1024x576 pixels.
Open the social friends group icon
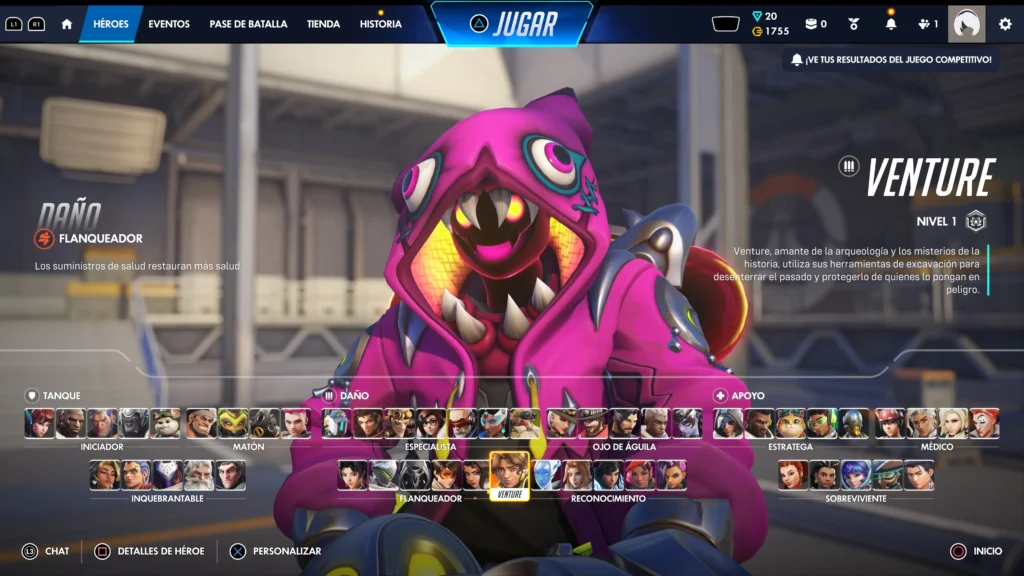[927, 24]
